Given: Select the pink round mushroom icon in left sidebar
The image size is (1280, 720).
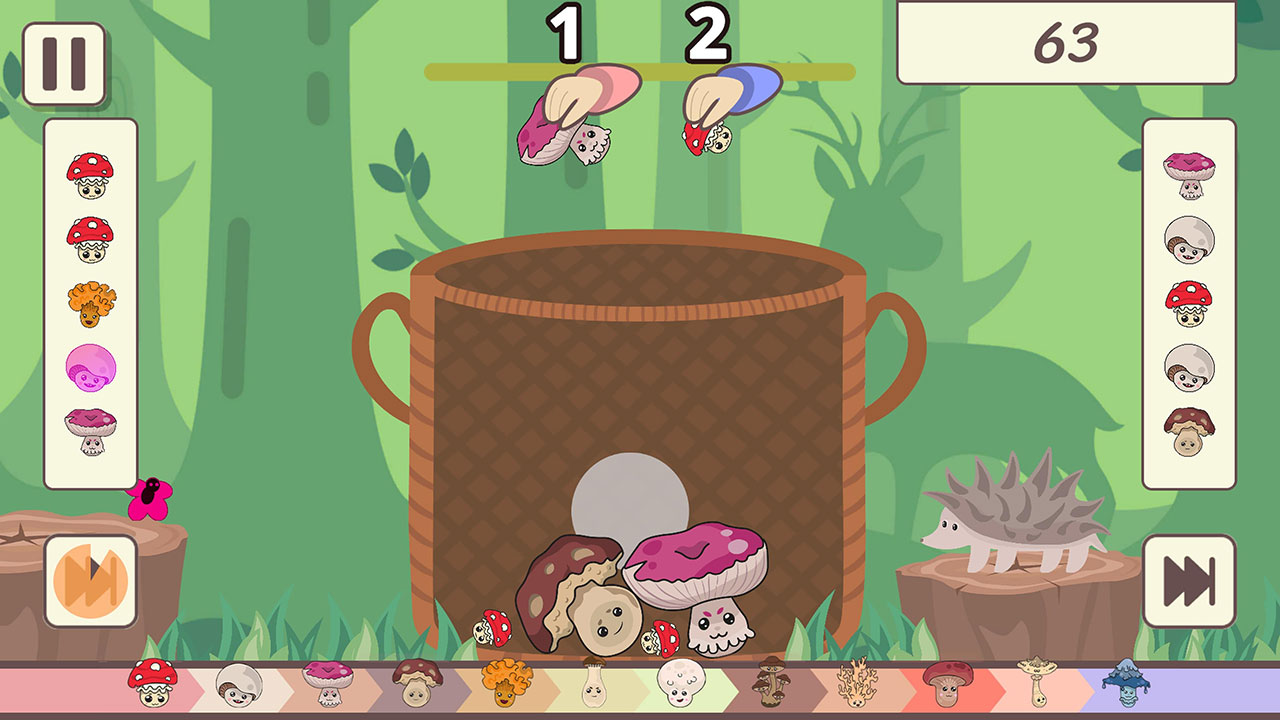Looking at the screenshot, I should pos(92,365).
